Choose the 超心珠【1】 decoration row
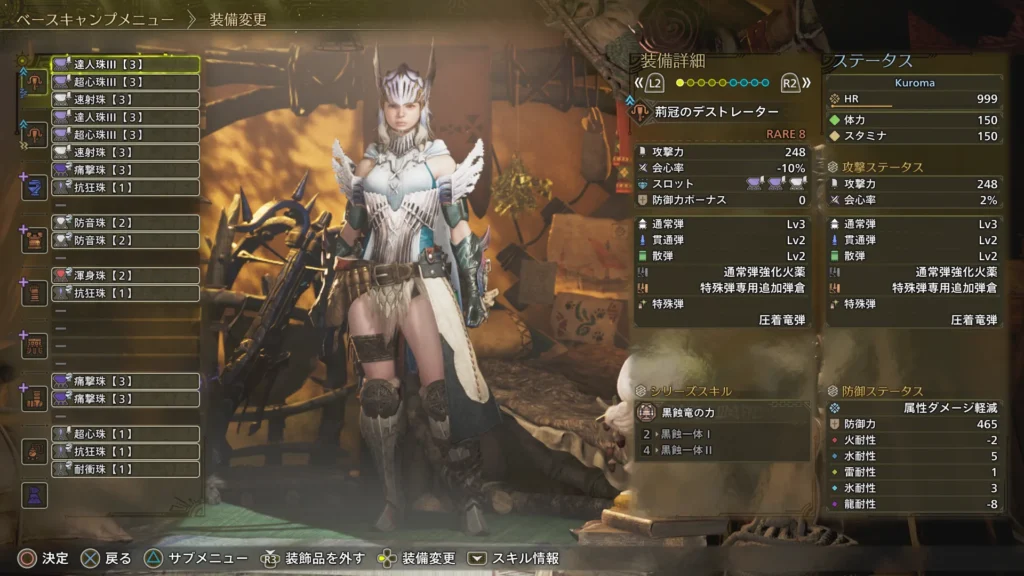The width and height of the screenshot is (1024, 576). tap(125, 434)
